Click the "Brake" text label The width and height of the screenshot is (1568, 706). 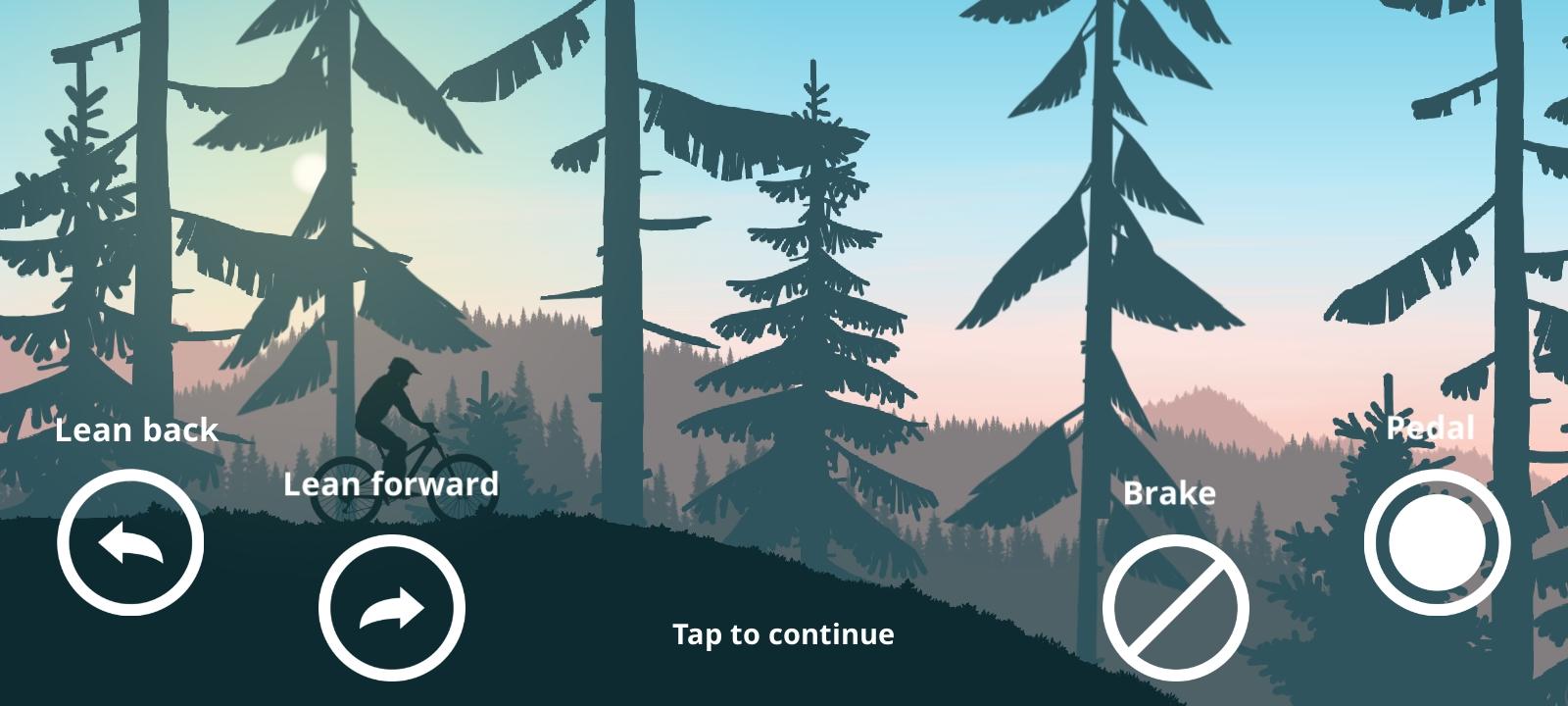click(1171, 493)
